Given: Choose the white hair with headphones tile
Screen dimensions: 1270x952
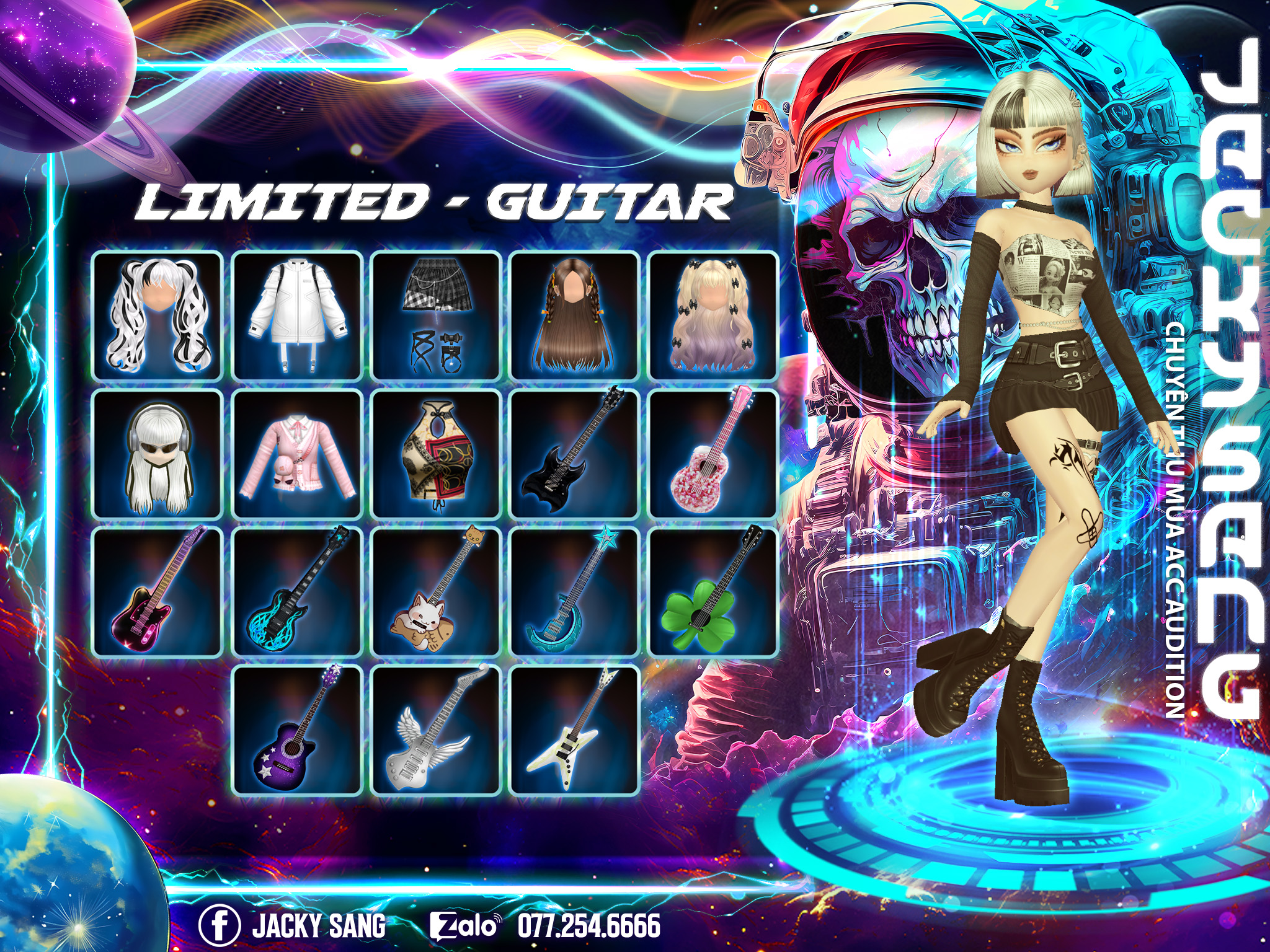Looking at the screenshot, I should (158, 454).
